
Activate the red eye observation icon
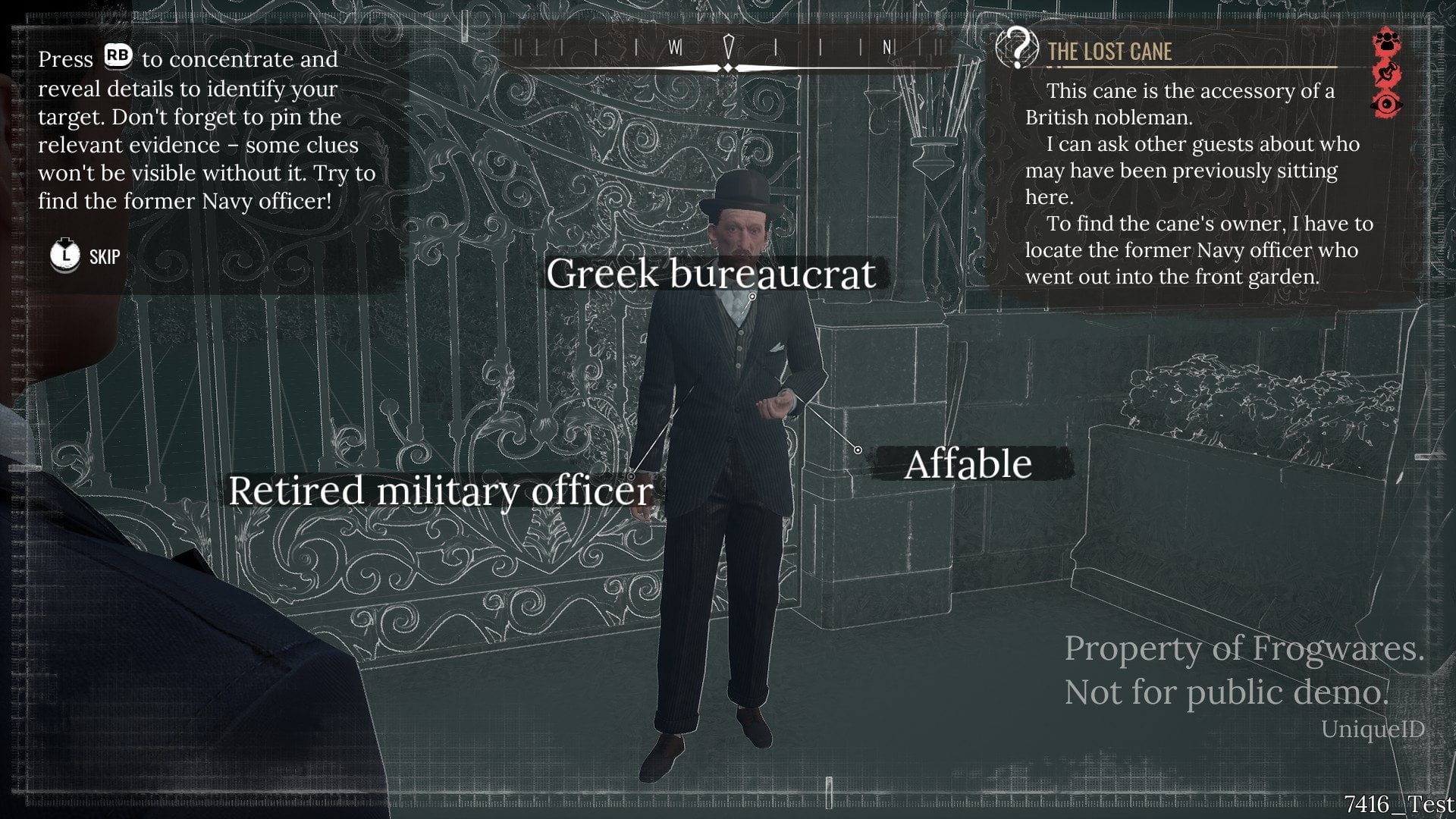click(x=1387, y=104)
